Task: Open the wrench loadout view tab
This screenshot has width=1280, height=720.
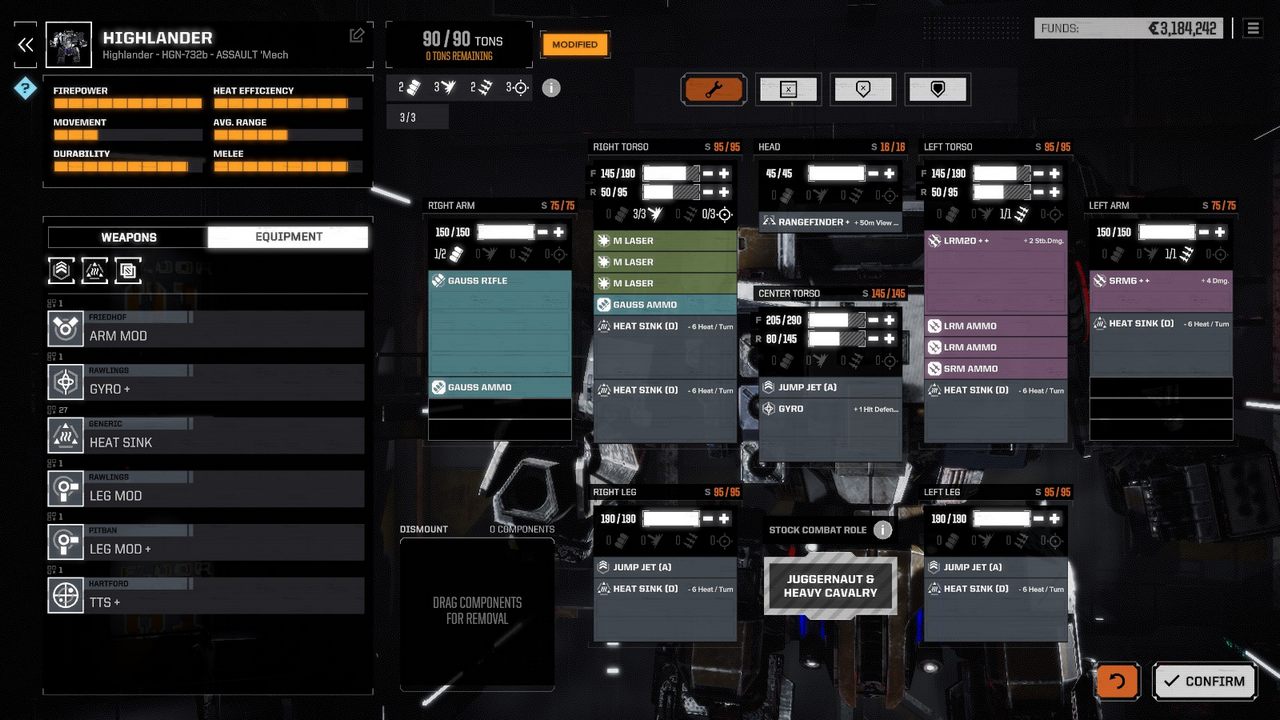Action: pos(713,90)
